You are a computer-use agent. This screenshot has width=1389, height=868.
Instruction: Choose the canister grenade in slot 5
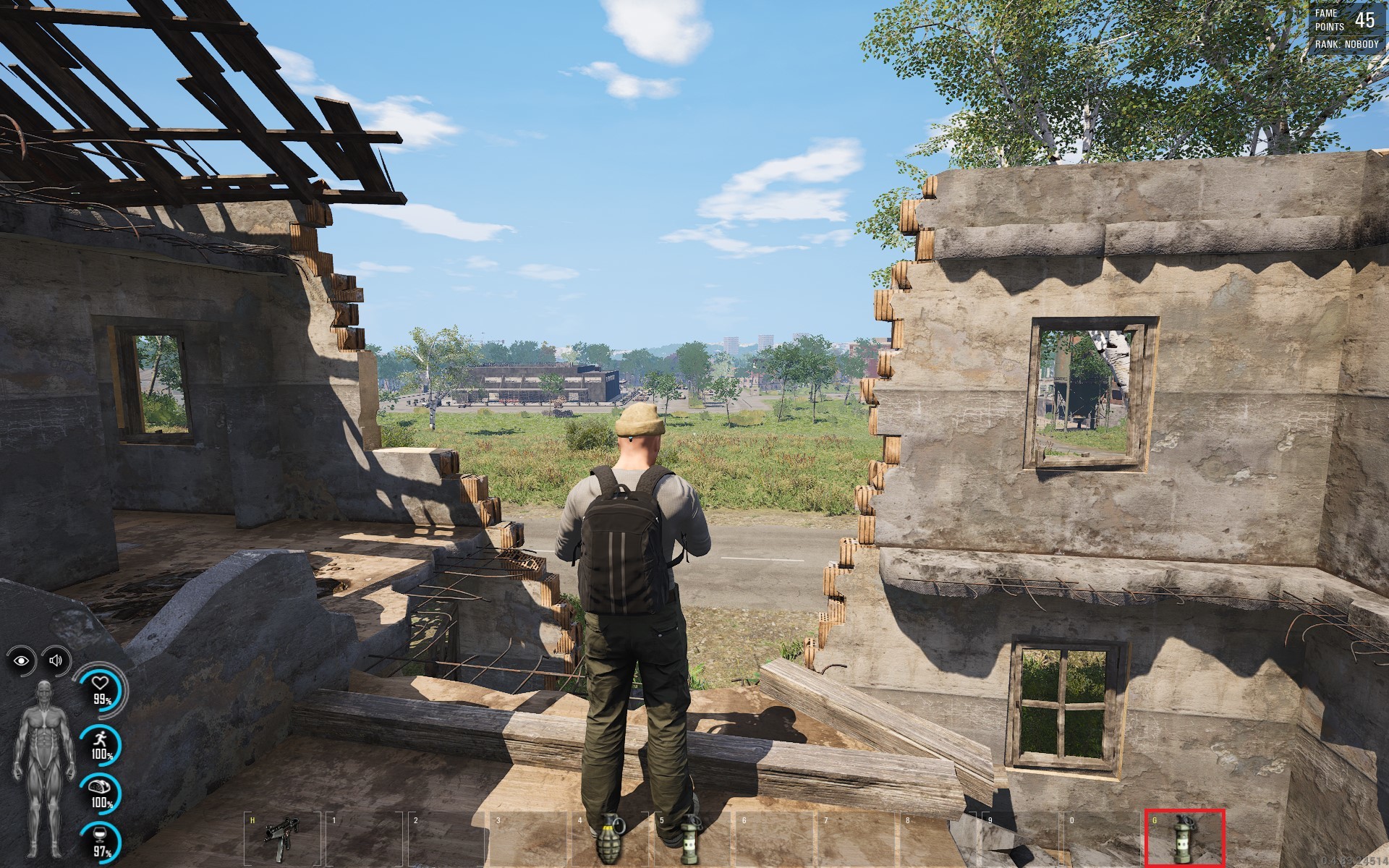point(691,841)
